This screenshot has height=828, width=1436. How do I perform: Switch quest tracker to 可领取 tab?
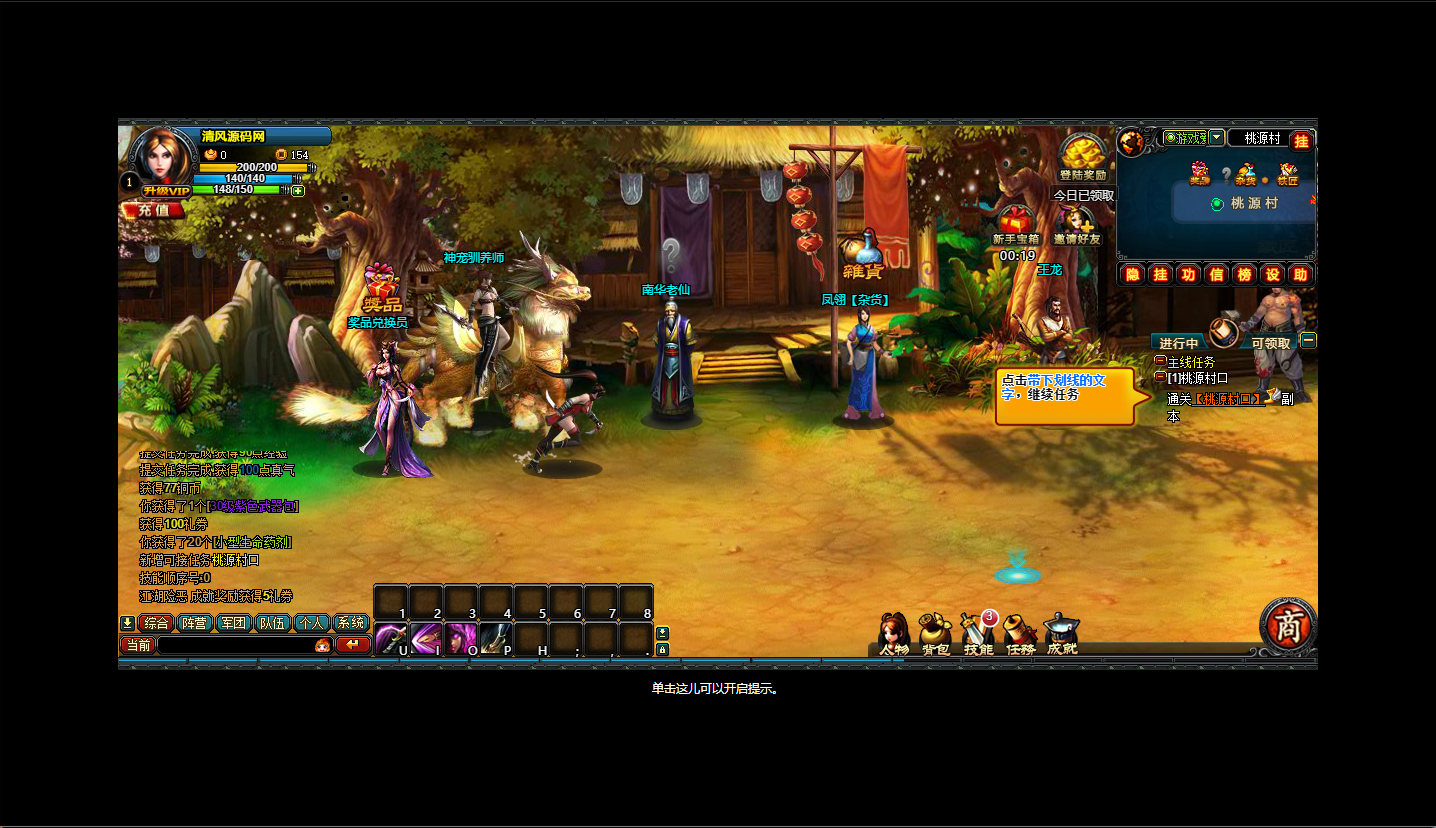tap(1271, 343)
